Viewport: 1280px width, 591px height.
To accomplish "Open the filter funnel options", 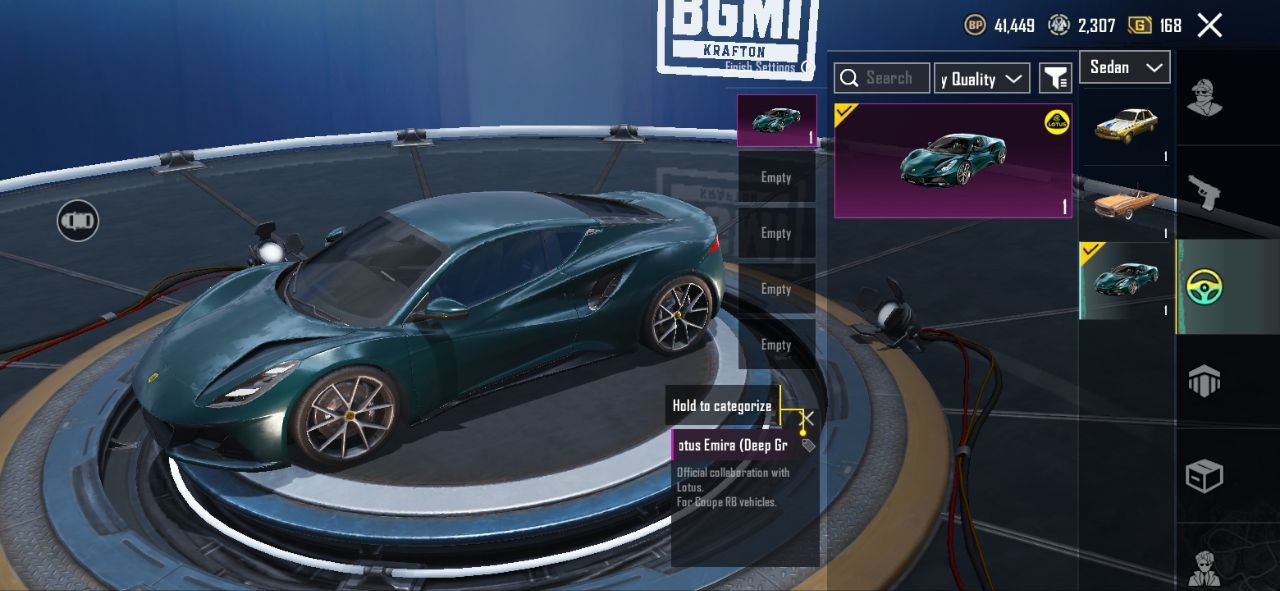I will click(1055, 78).
